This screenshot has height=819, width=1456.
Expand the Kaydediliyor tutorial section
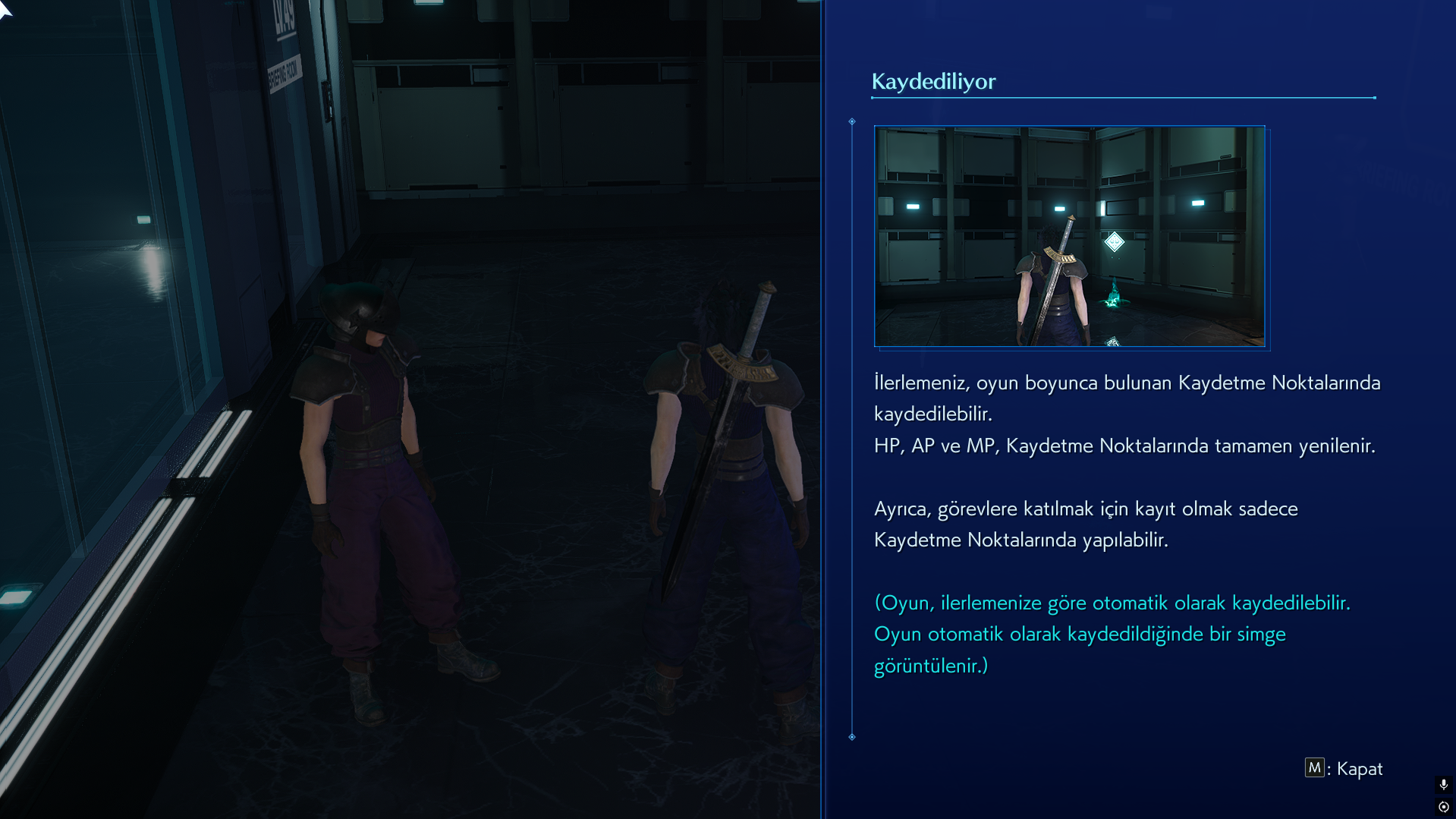tap(934, 81)
